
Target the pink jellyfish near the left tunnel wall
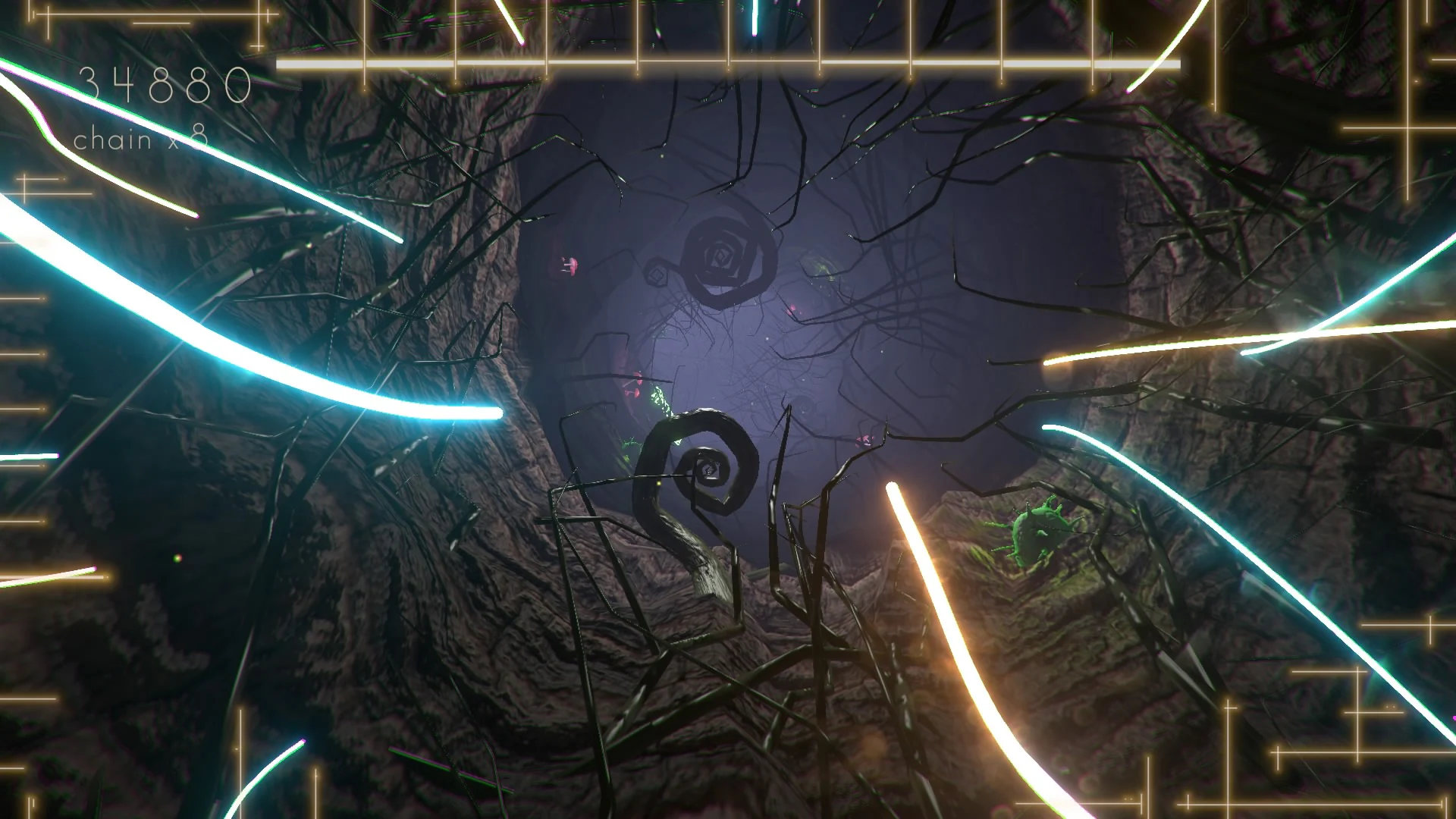(569, 267)
